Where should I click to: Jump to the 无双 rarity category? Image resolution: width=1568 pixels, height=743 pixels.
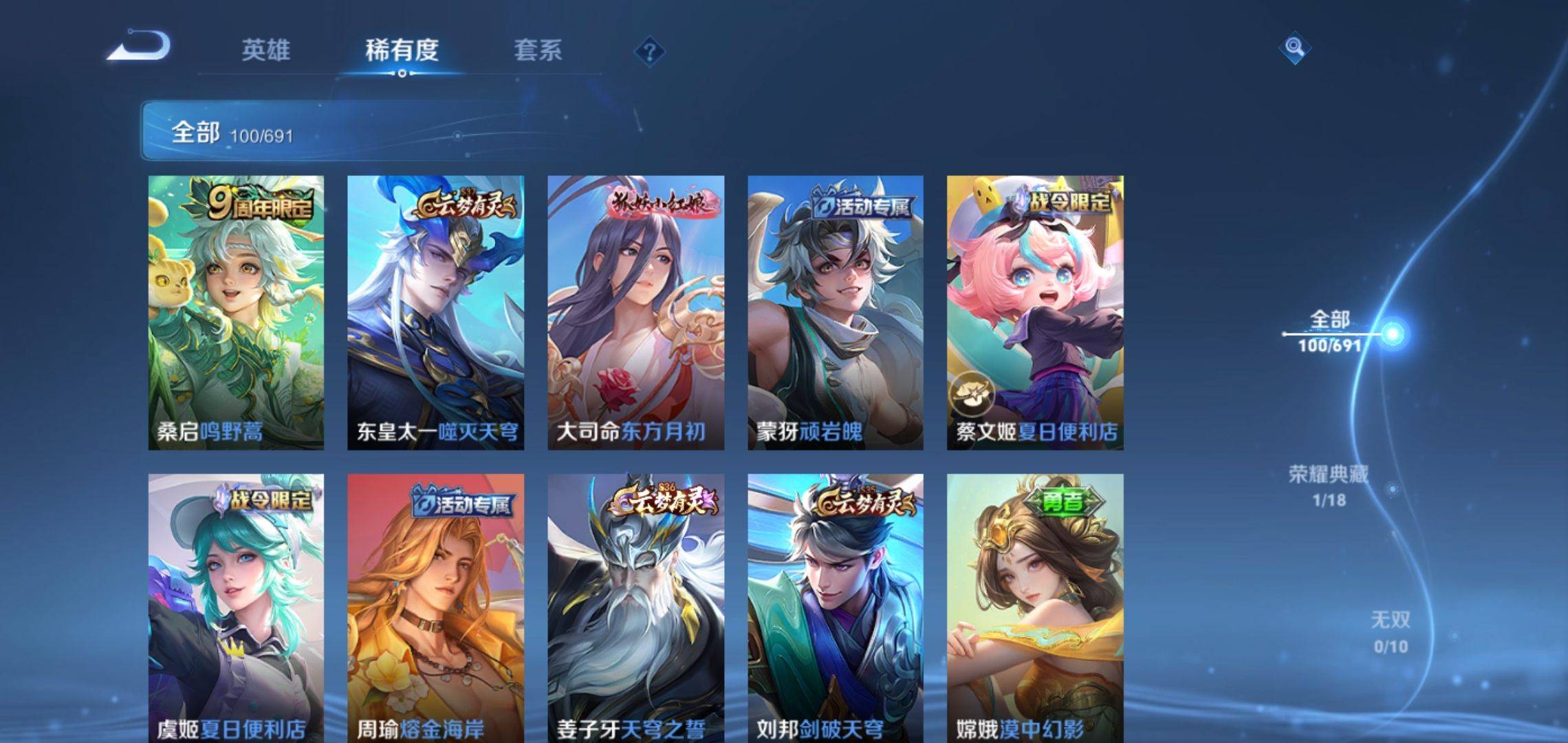[1390, 632]
